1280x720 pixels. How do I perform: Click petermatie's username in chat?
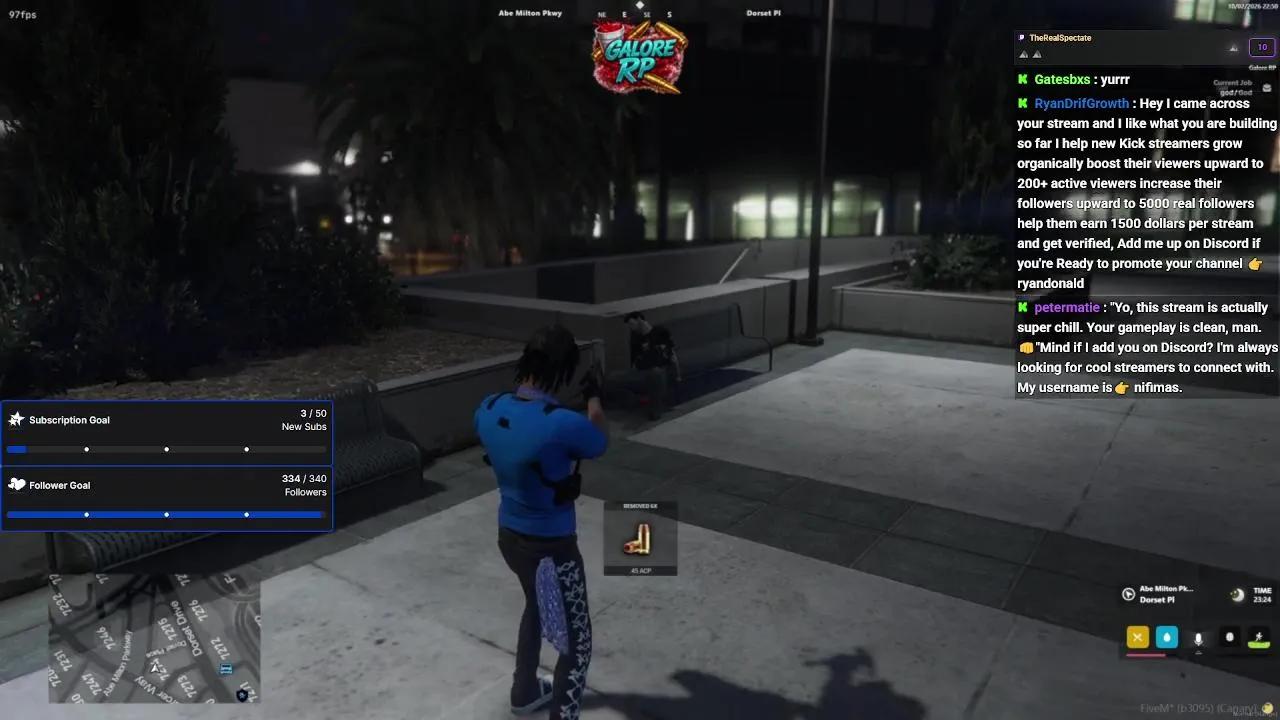point(1066,307)
